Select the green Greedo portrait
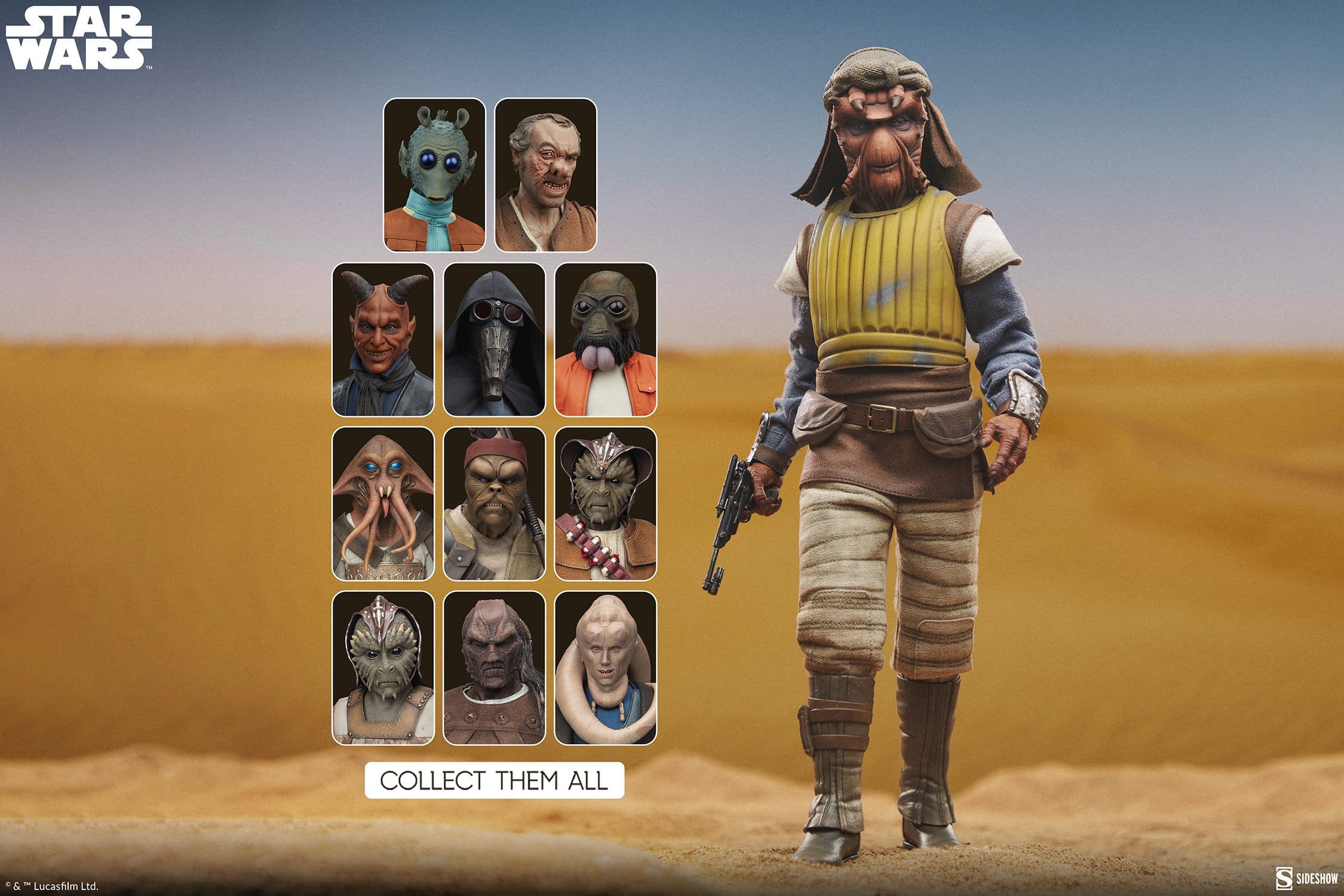Image resolution: width=1344 pixels, height=896 pixels. point(434,175)
